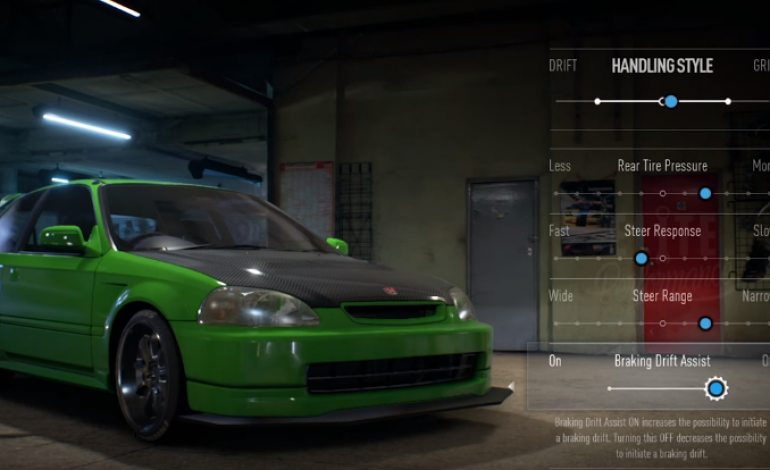Click the Rear Tire Pressure slider knob
The height and width of the screenshot is (470, 770).
705,193
